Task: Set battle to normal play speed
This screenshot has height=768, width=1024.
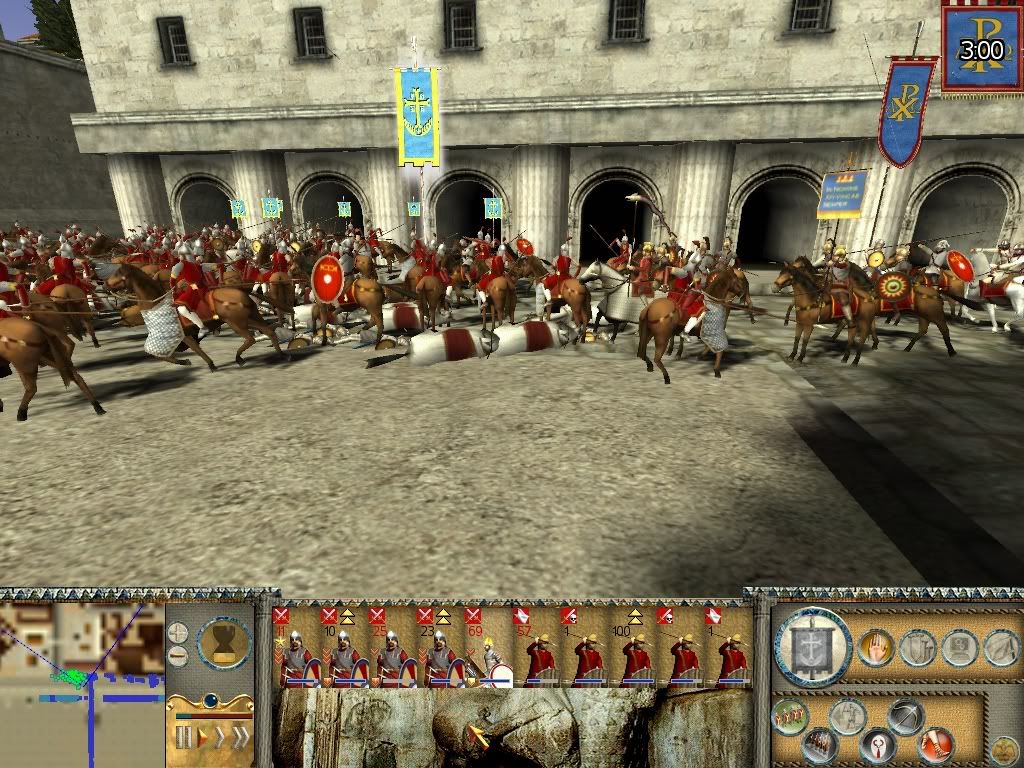Action: click(x=202, y=738)
